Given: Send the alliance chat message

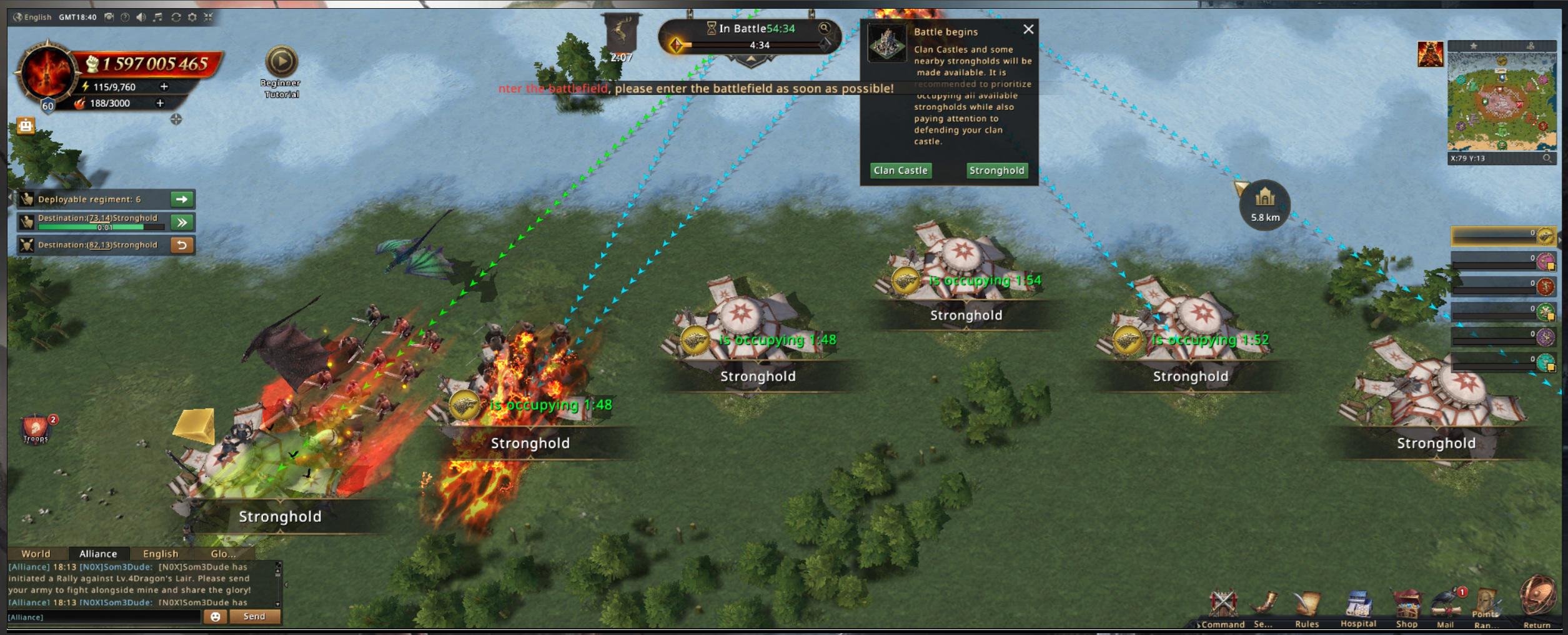Looking at the screenshot, I should pos(254,617).
